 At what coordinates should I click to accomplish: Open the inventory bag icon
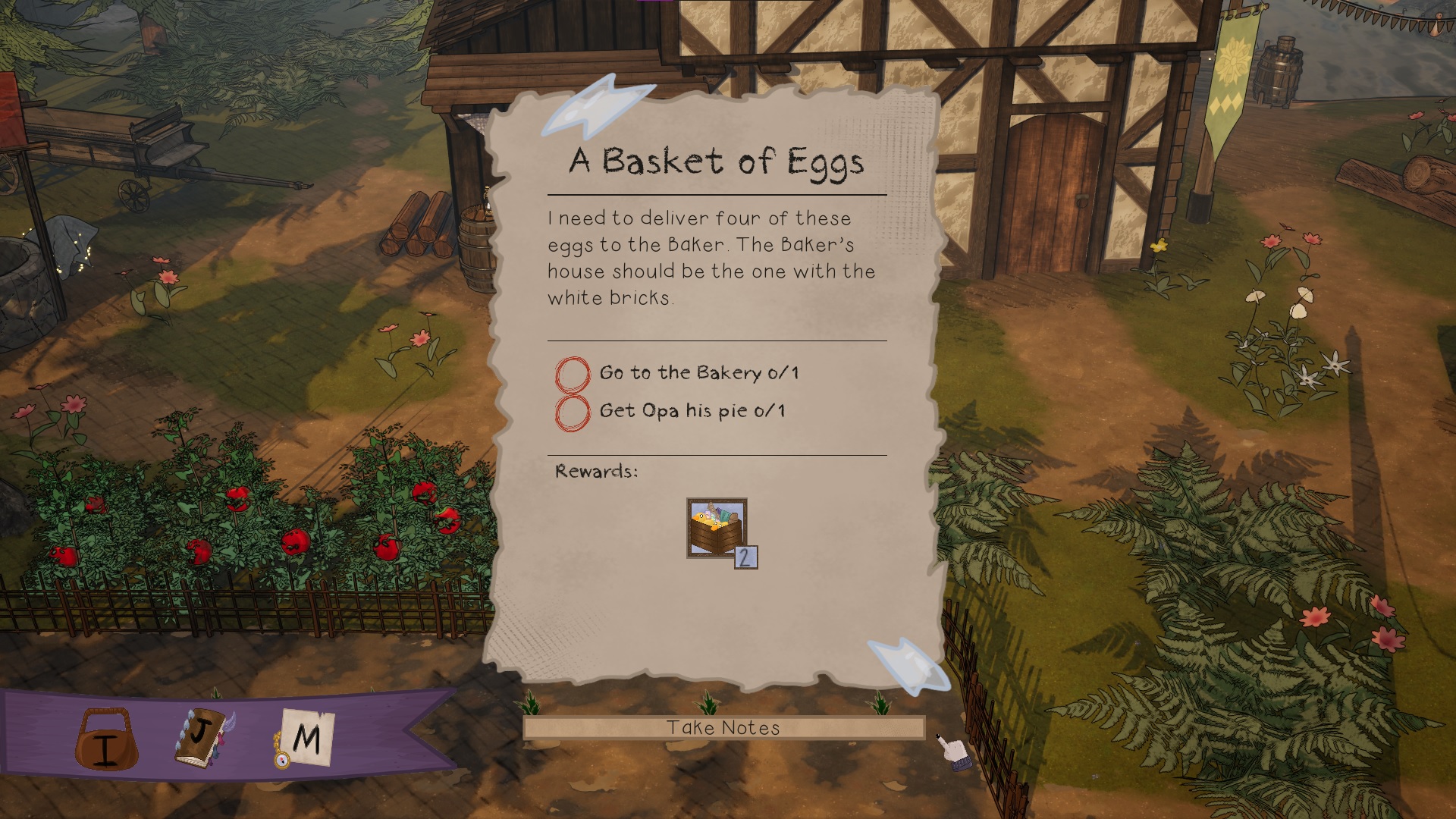pyautogui.click(x=106, y=739)
